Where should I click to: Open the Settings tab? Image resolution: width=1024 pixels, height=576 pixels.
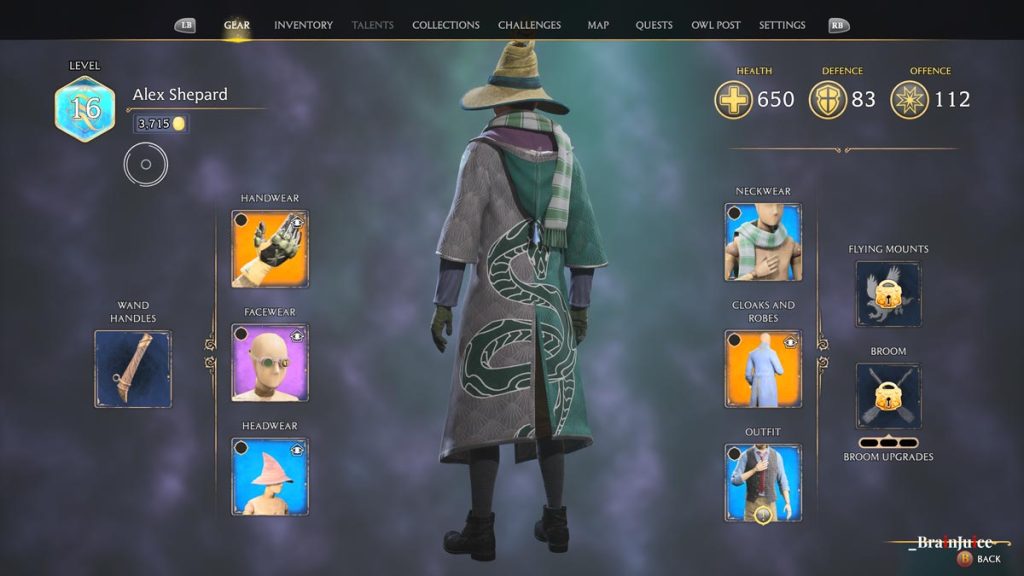tap(782, 25)
